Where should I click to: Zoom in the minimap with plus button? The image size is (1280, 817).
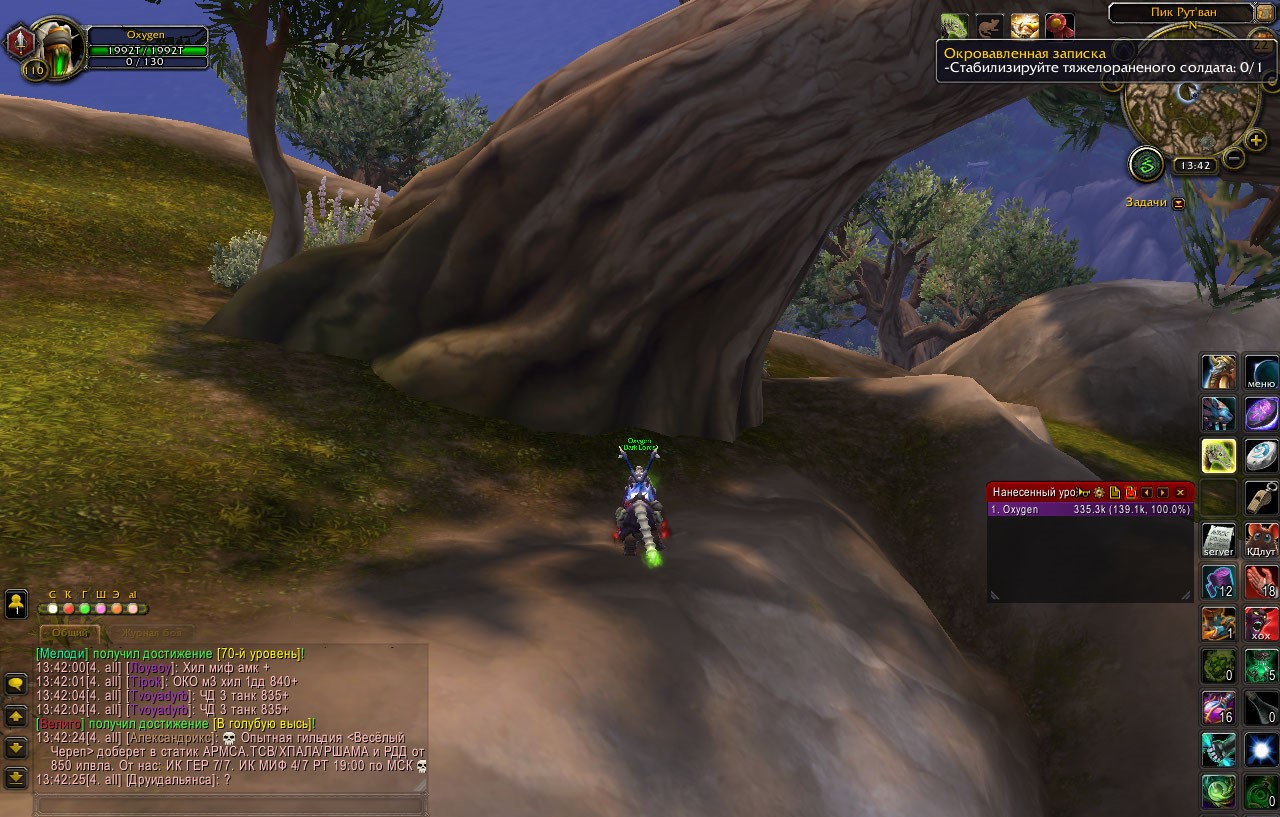pyautogui.click(x=1257, y=140)
